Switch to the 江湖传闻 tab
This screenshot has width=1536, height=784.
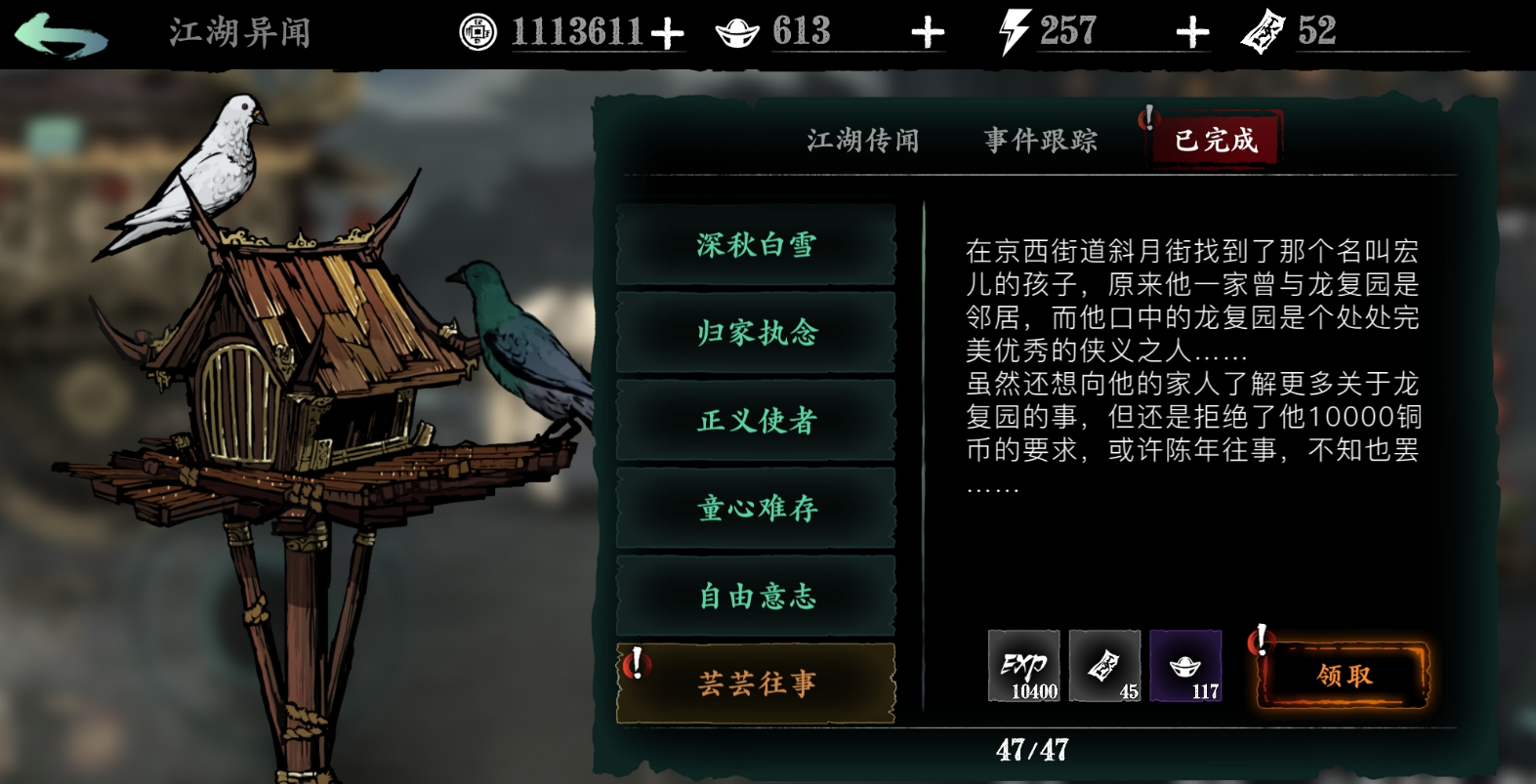(862, 140)
